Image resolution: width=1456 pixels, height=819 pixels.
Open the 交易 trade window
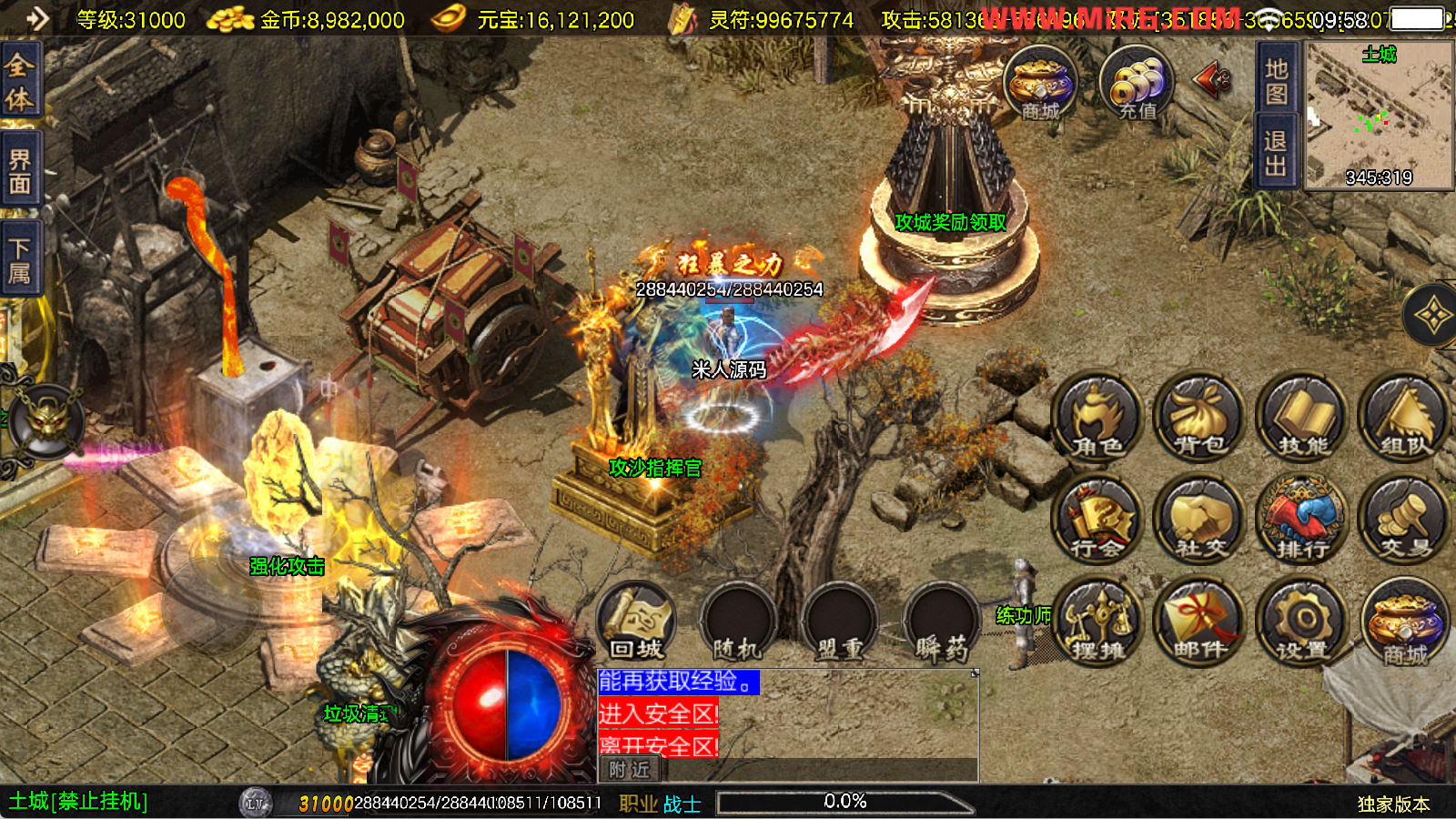[x=1404, y=521]
